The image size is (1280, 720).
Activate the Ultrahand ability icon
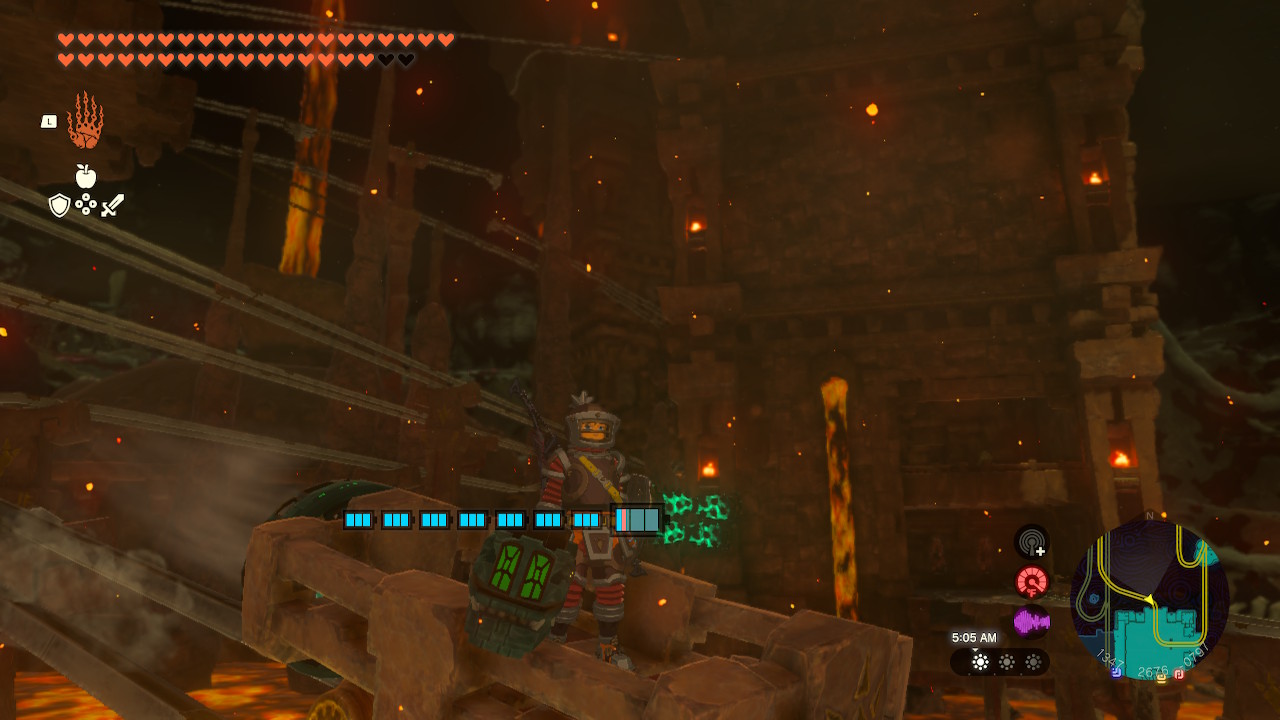pos(85,120)
